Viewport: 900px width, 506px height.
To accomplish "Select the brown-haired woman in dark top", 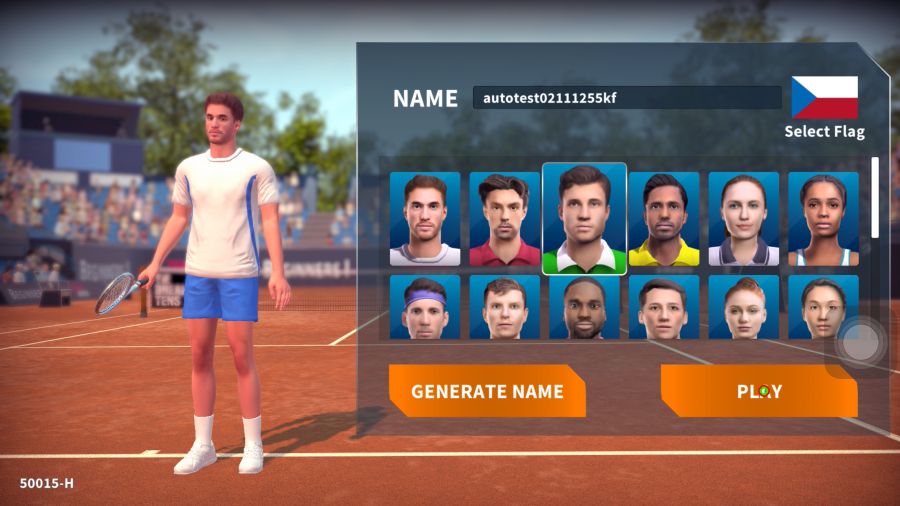I will click(743, 219).
